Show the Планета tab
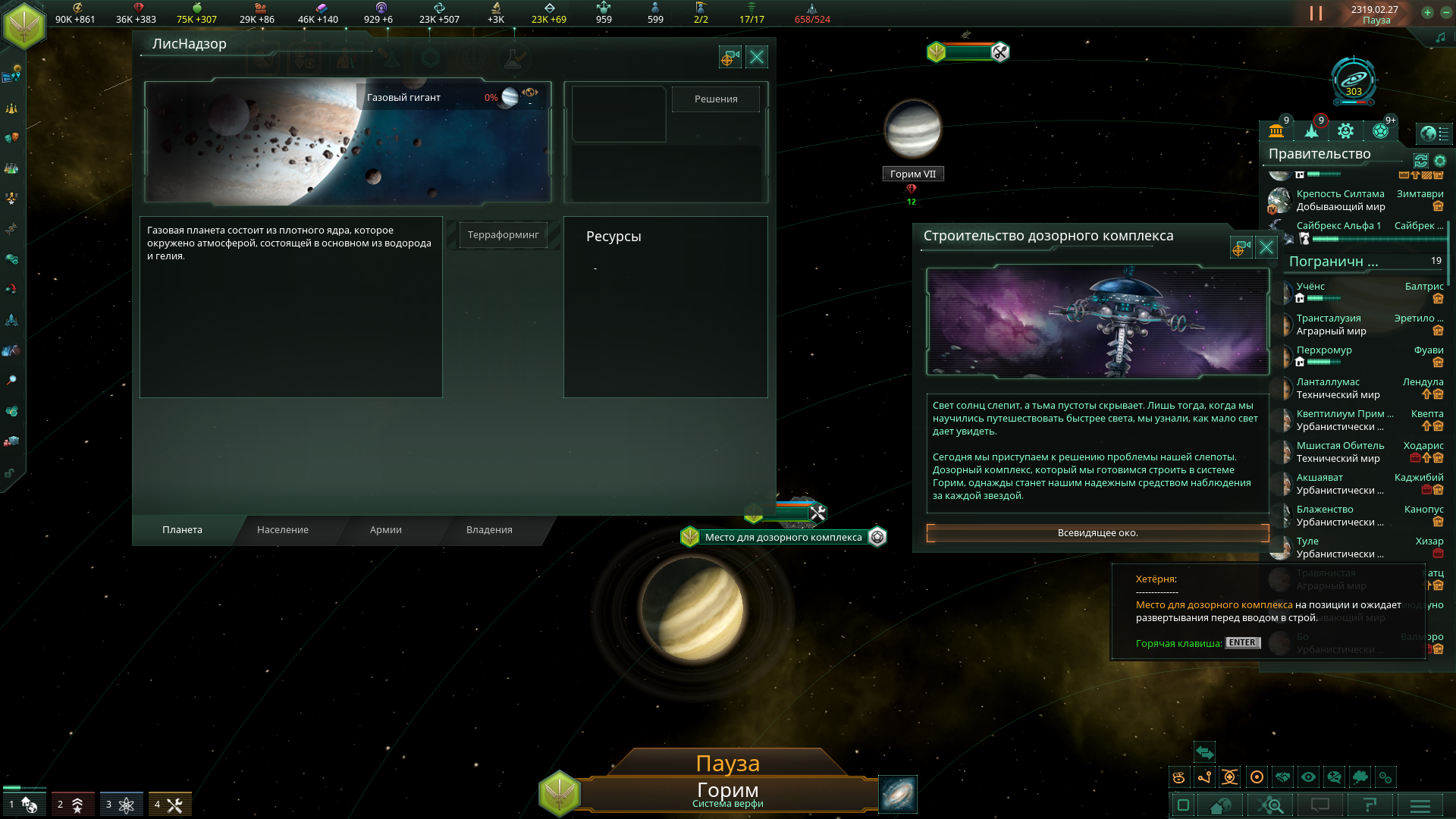This screenshot has height=819, width=1456. [182, 530]
